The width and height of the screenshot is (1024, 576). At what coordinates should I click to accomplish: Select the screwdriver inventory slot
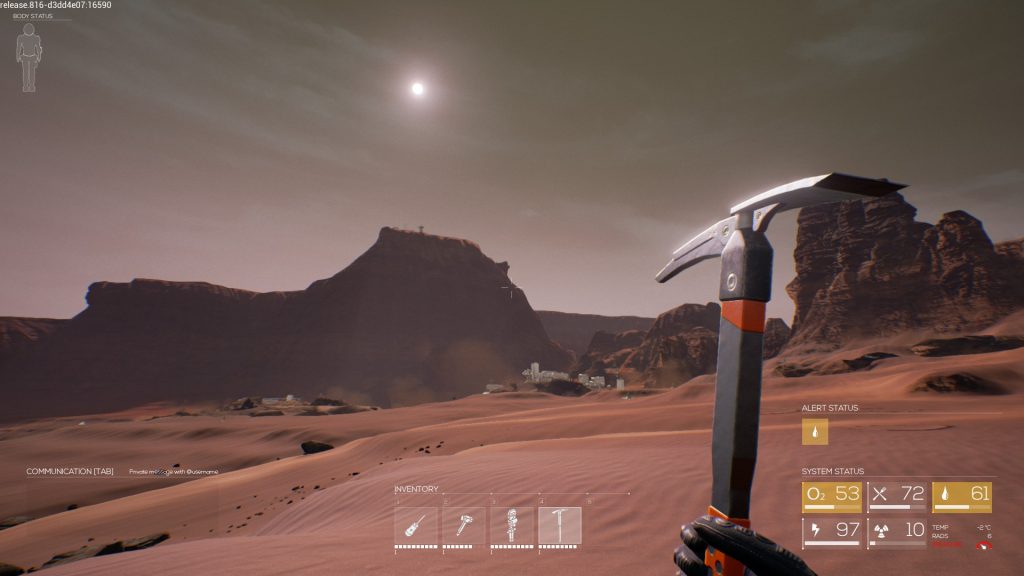pos(415,525)
